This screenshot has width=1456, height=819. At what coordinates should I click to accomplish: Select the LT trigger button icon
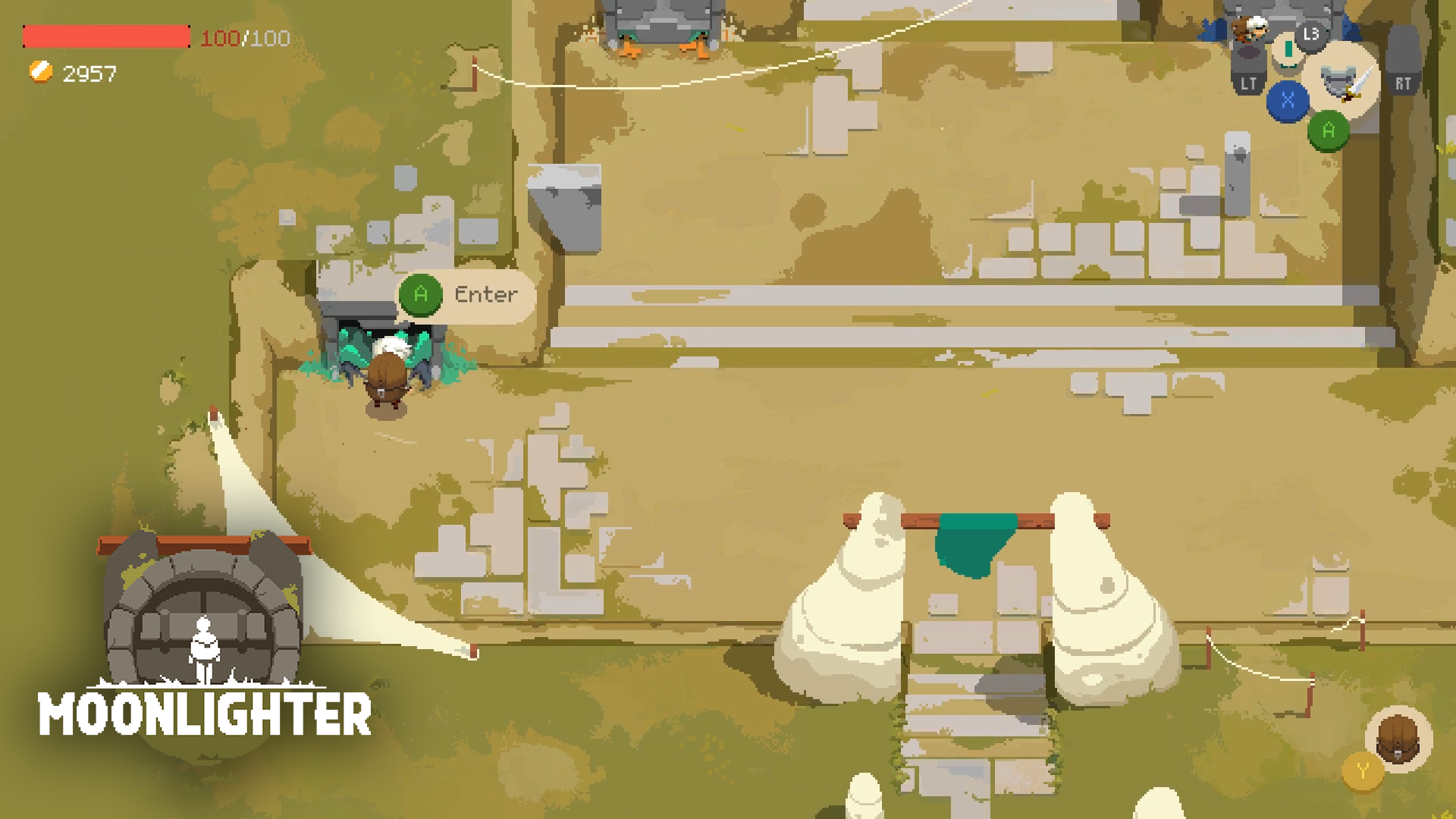(1250, 82)
